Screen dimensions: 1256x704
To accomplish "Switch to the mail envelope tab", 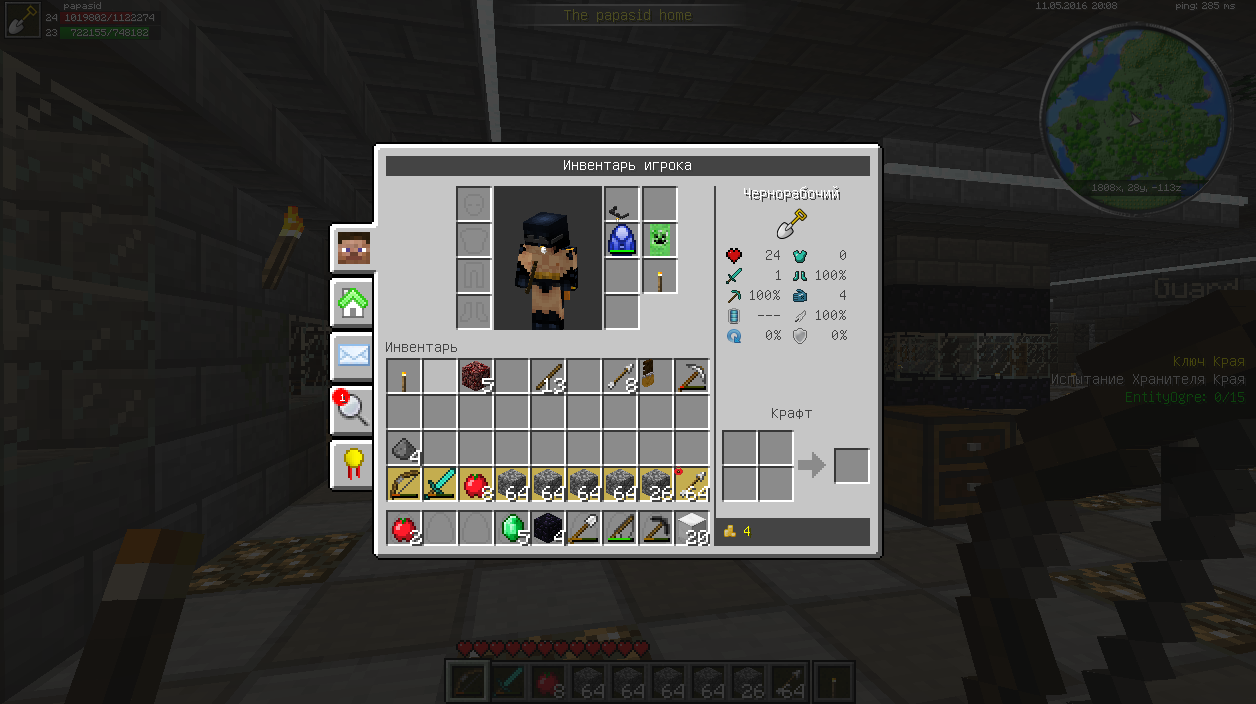I will [353, 355].
